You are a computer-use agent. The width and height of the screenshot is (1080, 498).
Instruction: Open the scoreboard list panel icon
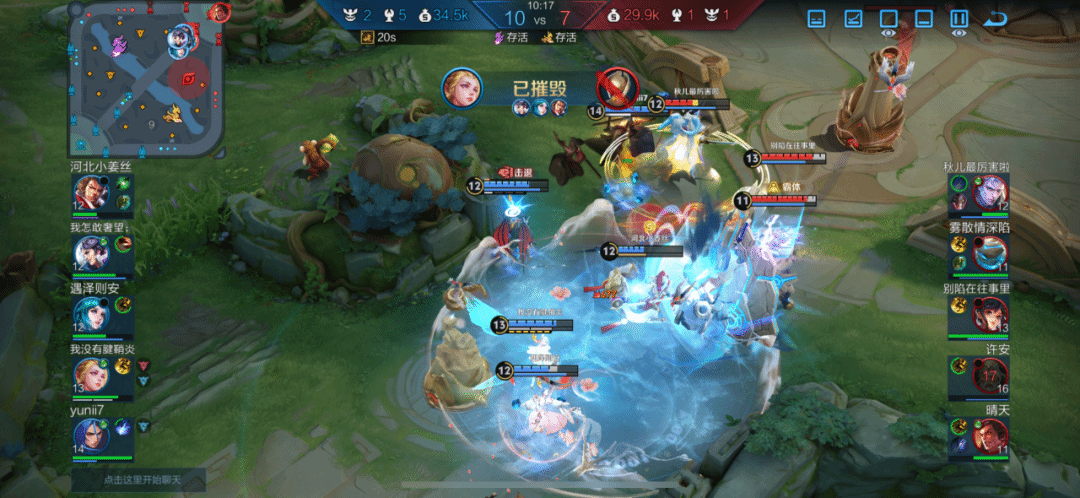point(817,19)
